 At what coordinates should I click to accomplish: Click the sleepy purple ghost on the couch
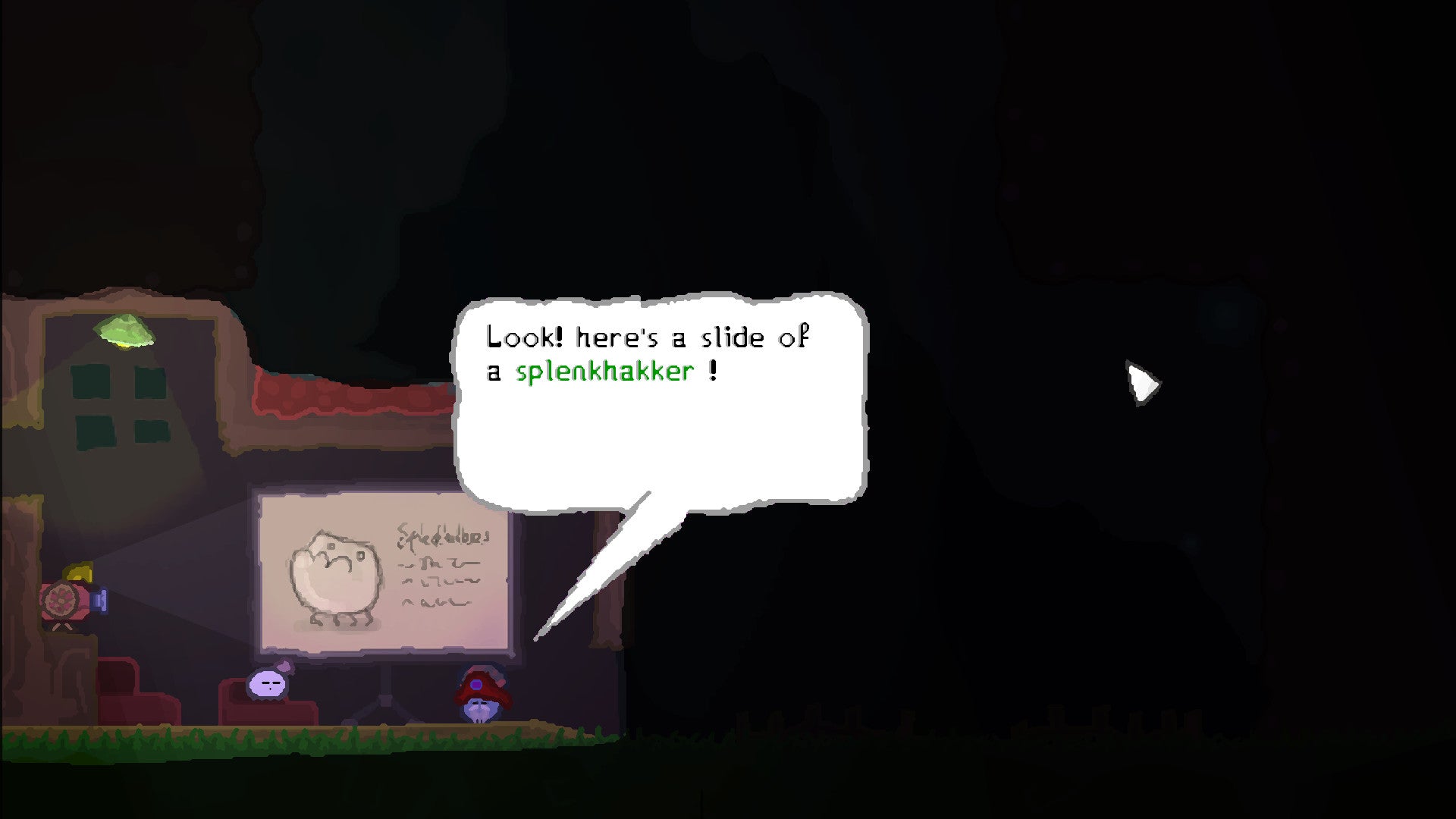click(267, 685)
